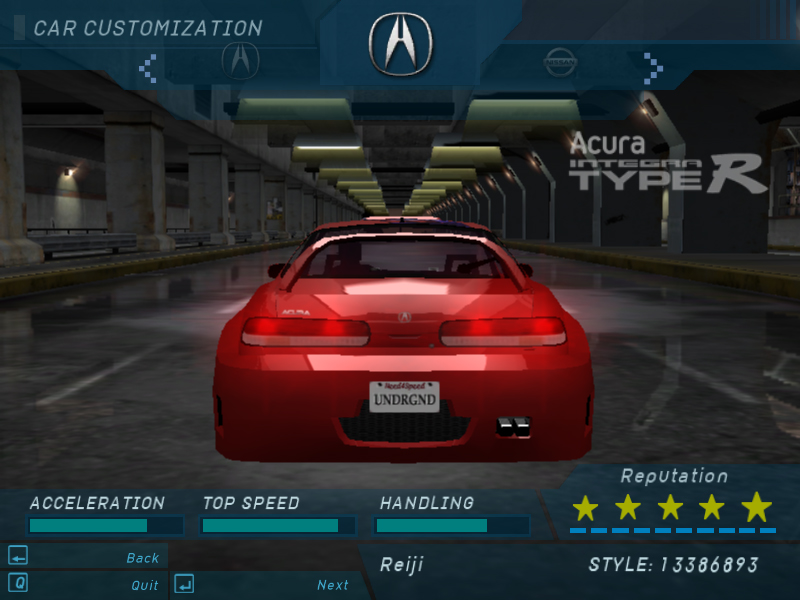Go back with the Back button

click(x=142, y=558)
